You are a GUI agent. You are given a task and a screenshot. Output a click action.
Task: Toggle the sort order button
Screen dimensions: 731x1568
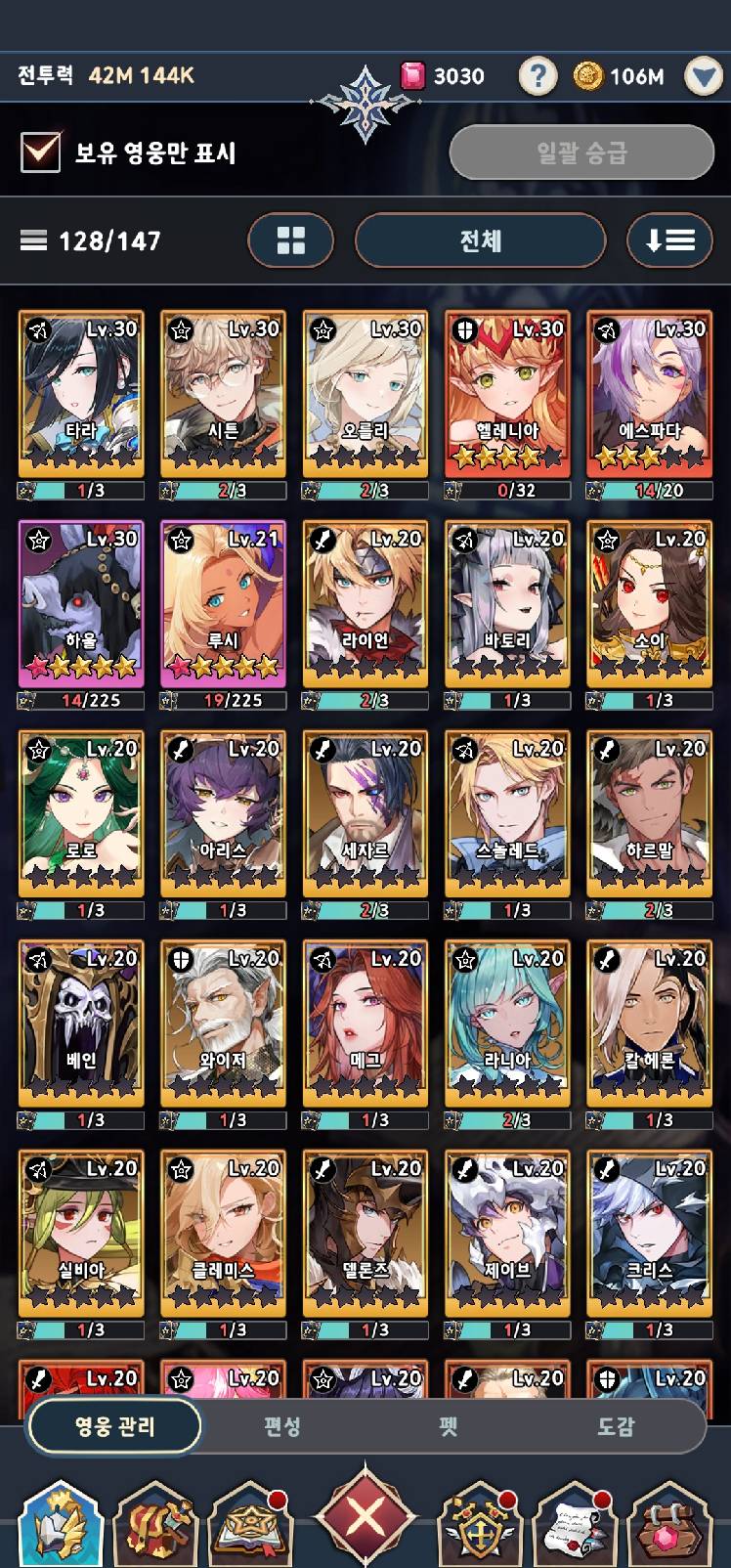tap(670, 240)
